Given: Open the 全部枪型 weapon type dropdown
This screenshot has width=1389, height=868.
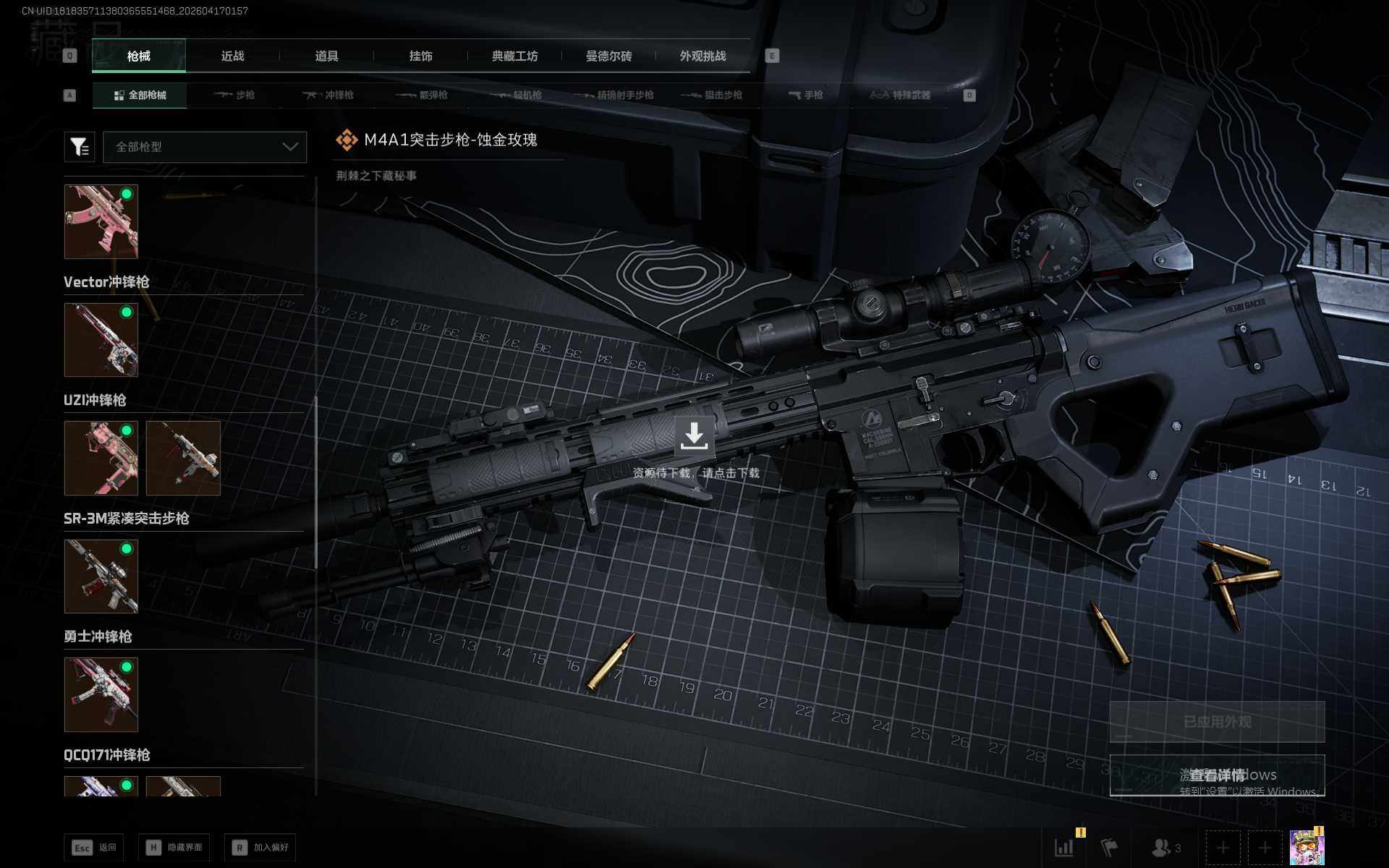Looking at the screenshot, I should pos(205,147).
